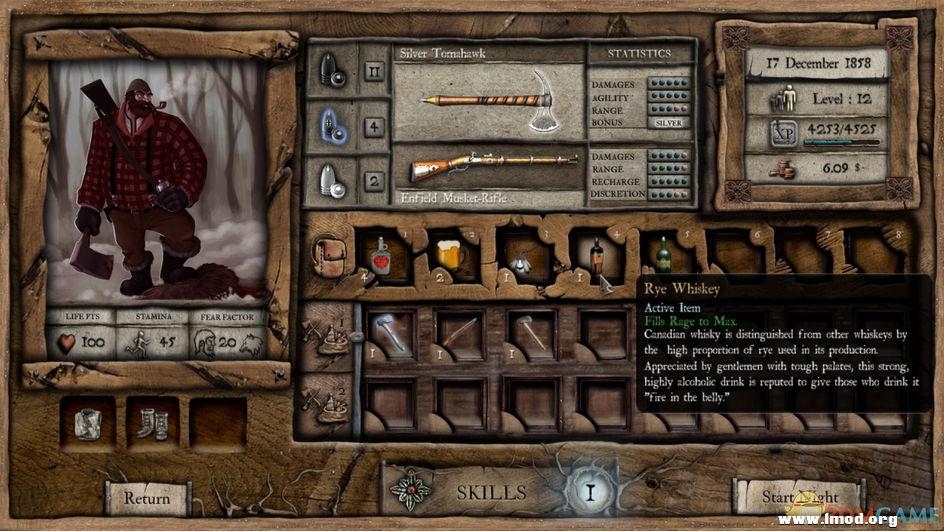The image size is (944, 532).
Task: Choose the silver bullet ammo
Action: click(x=331, y=182)
